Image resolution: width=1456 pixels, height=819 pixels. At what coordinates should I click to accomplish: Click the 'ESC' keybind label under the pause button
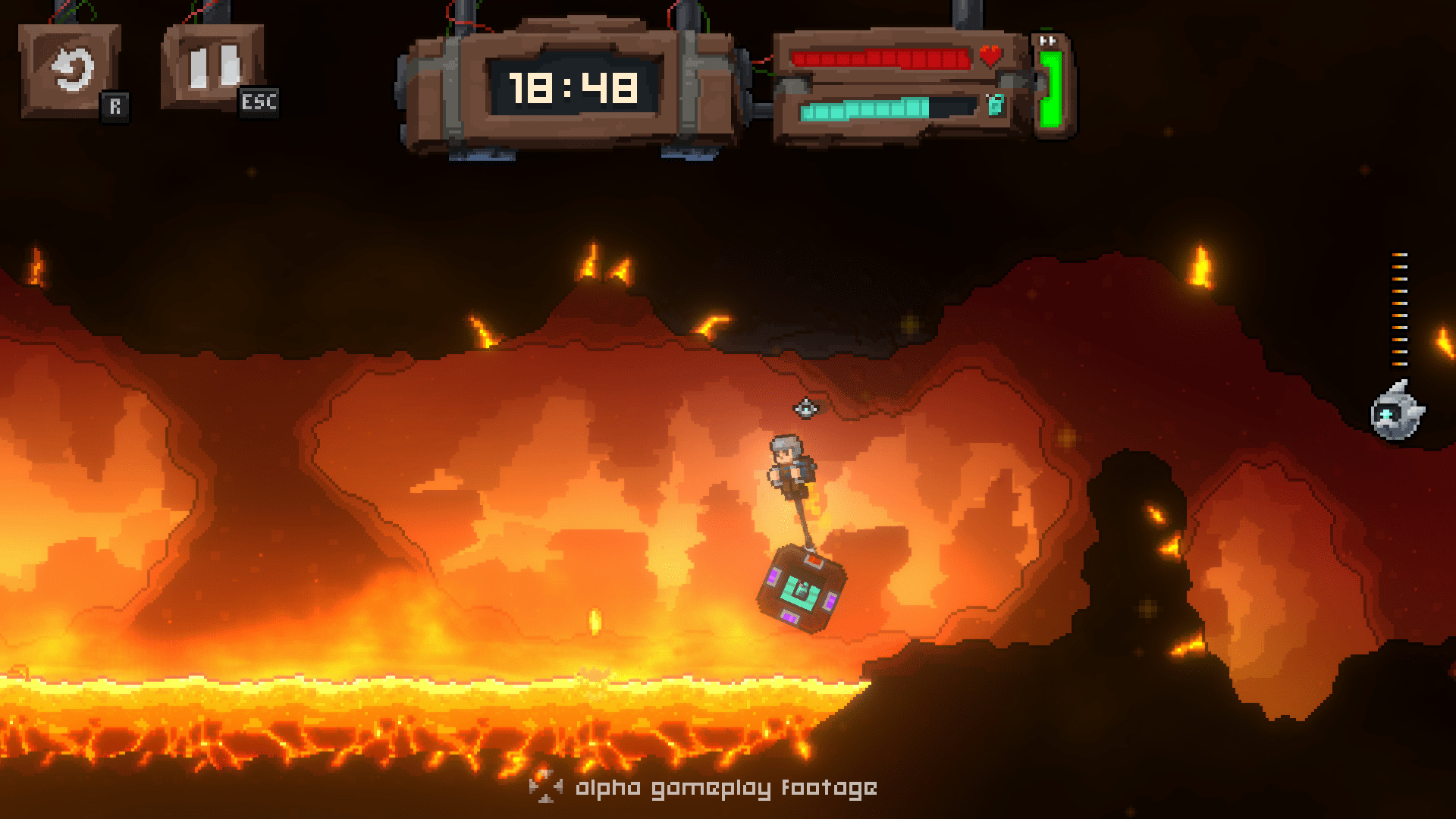(x=258, y=104)
